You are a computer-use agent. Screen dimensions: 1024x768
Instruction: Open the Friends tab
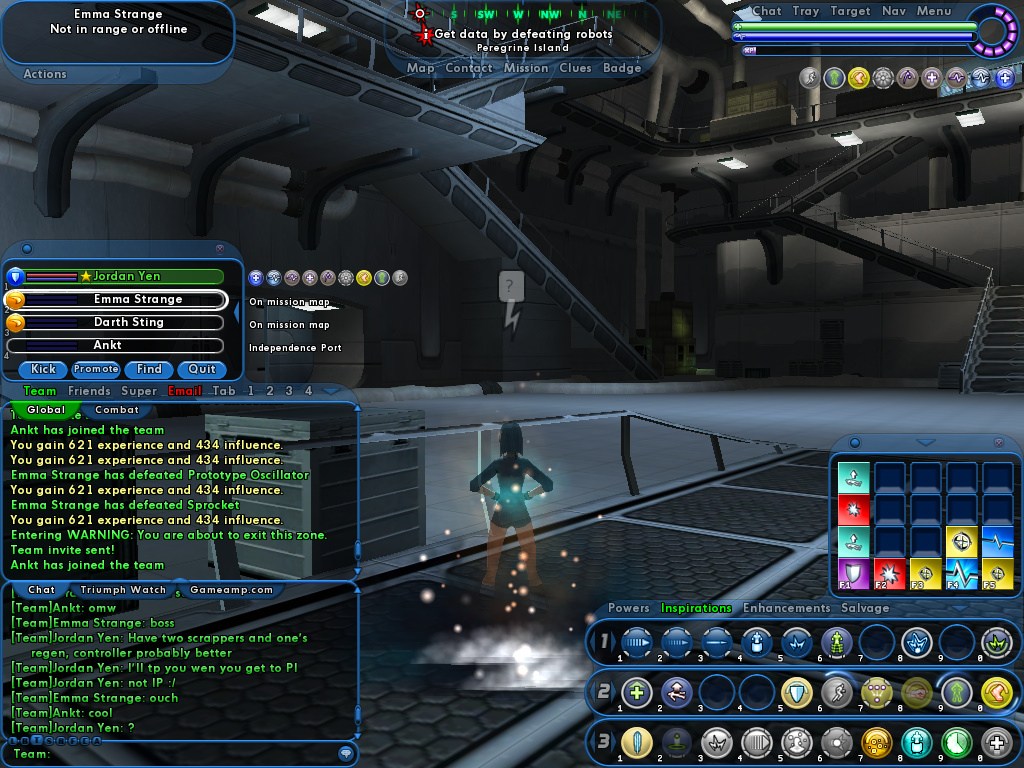(89, 391)
